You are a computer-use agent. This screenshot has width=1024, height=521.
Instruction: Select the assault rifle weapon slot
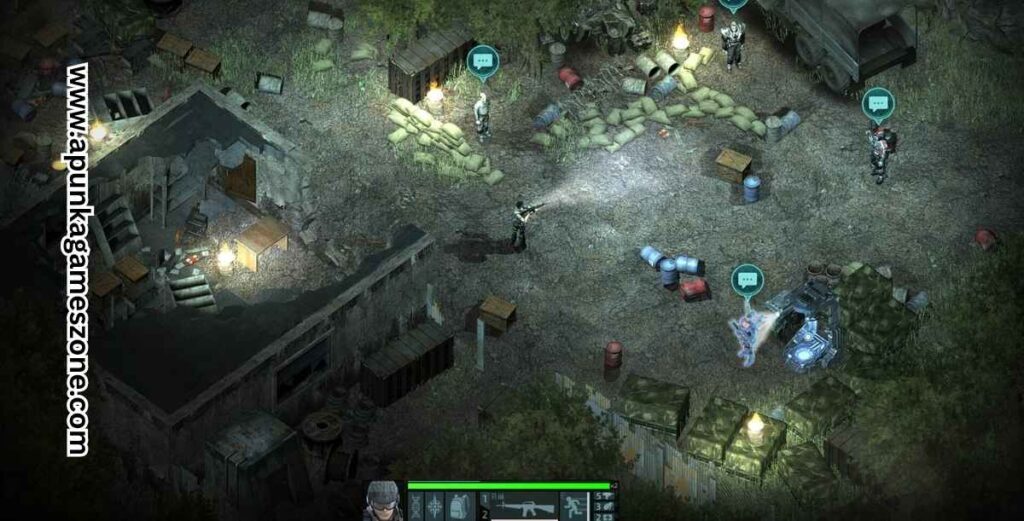523,507
